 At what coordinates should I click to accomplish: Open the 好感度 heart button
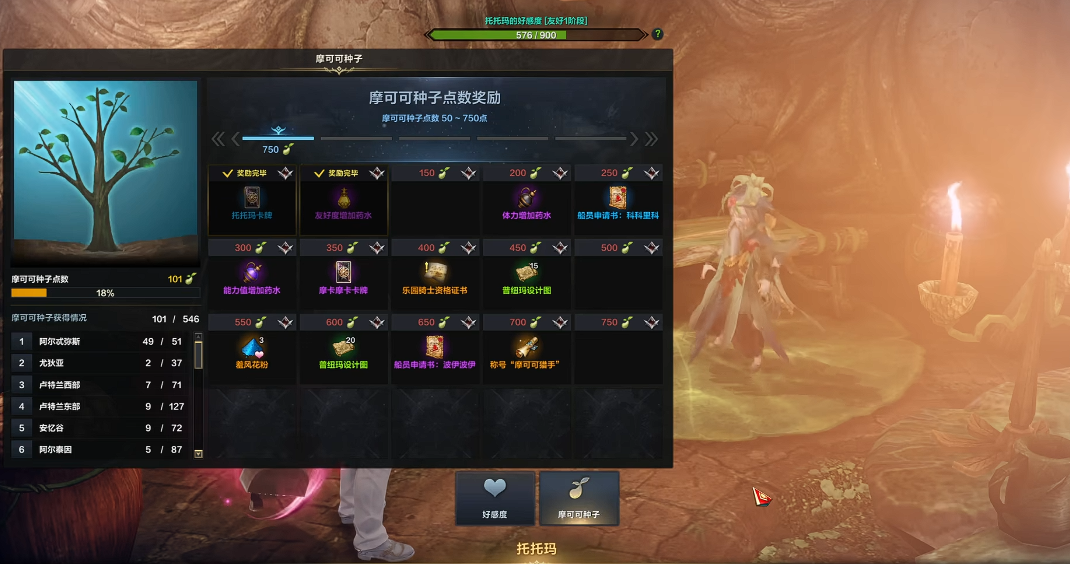click(x=495, y=498)
